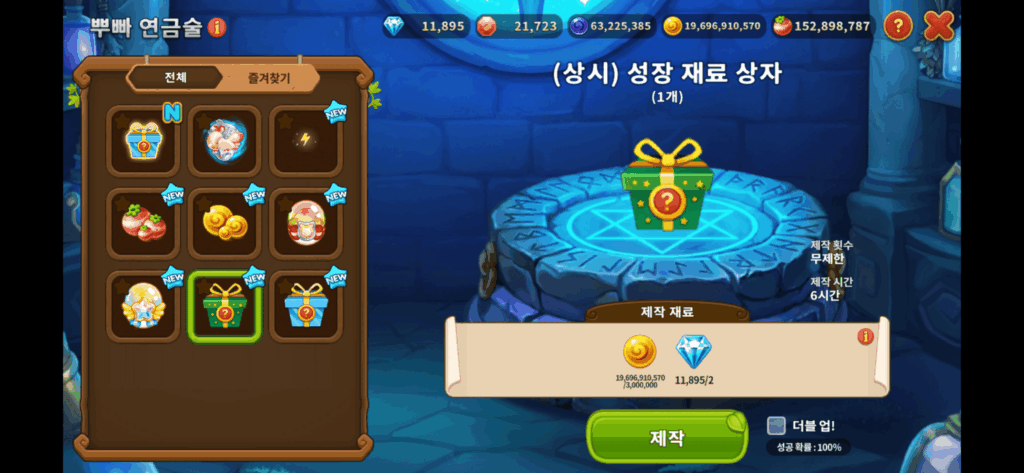
Task: Select the green gift box recipe
Action: pyautogui.click(x=225, y=306)
